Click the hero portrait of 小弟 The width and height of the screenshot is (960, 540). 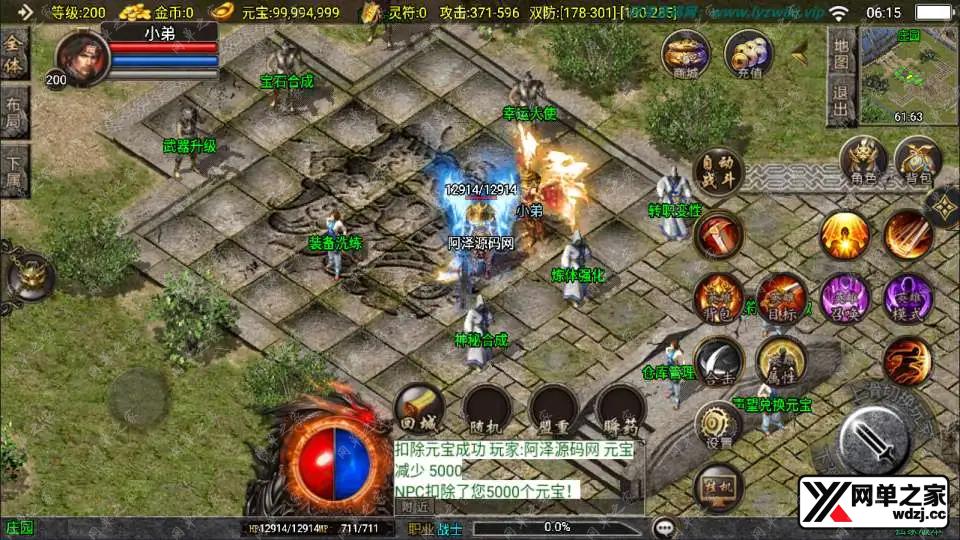click(x=82, y=56)
